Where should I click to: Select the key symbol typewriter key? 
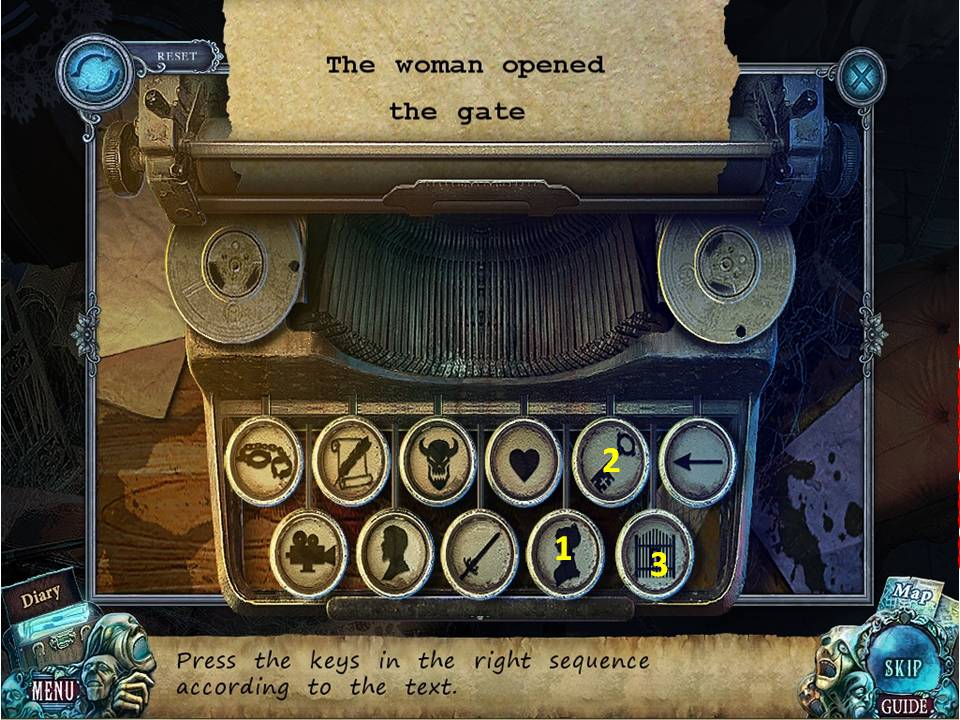click(x=610, y=462)
